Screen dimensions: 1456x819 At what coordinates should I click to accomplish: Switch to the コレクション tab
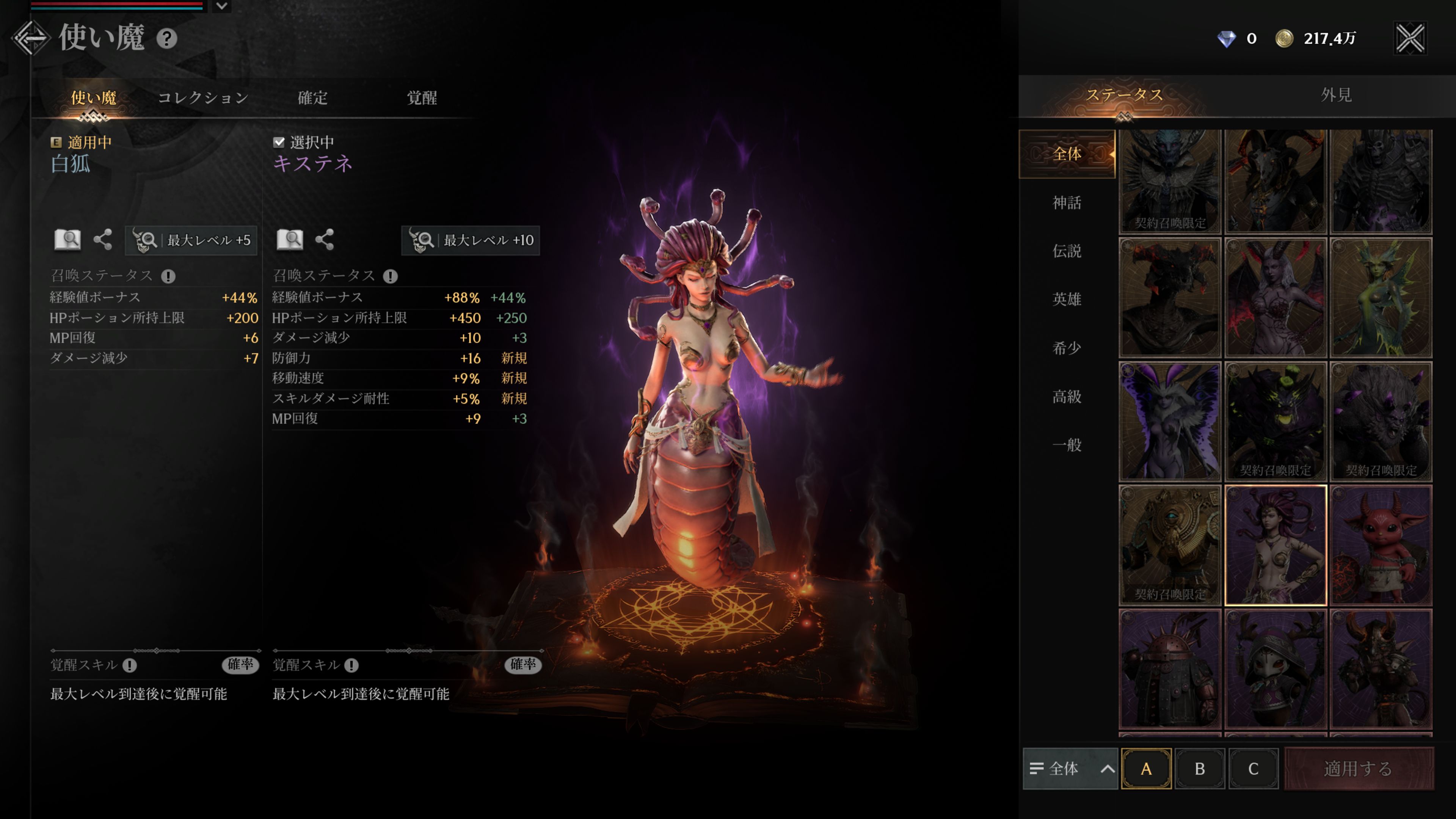click(x=203, y=98)
